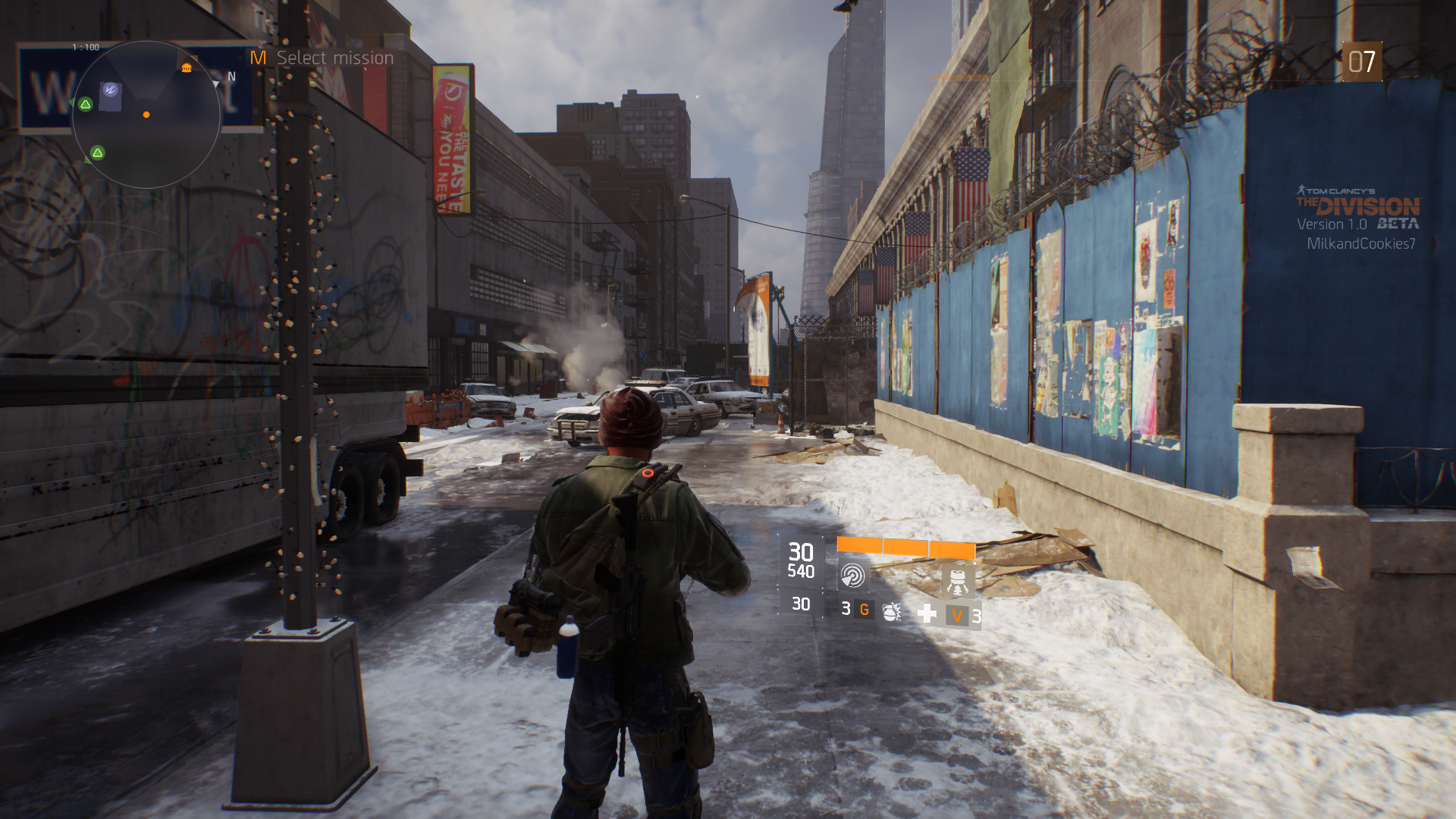
Task: Deploy the turret skill icon
Action: click(x=957, y=581)
